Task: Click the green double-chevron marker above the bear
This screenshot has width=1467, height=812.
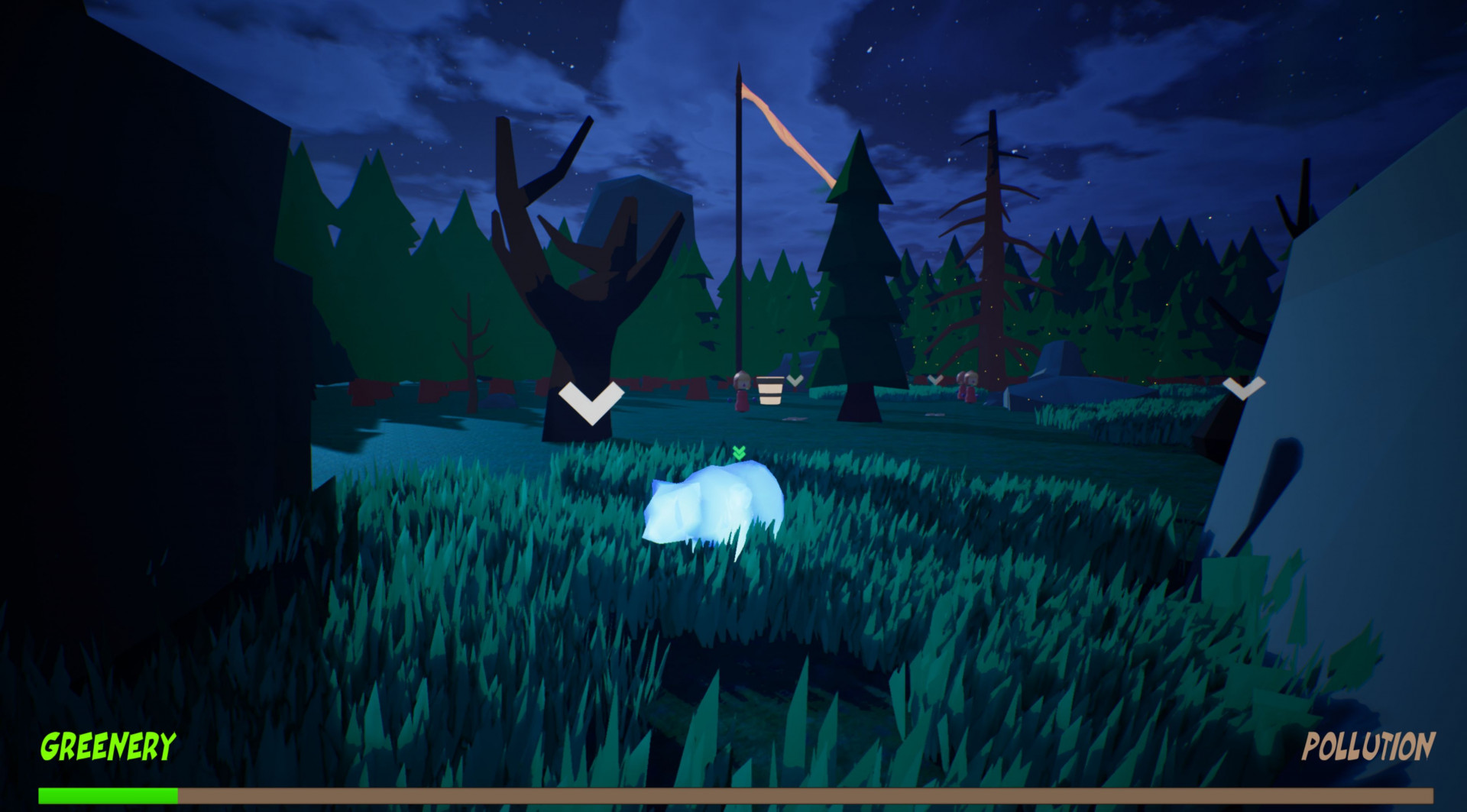Action: (x=739, y=452)
